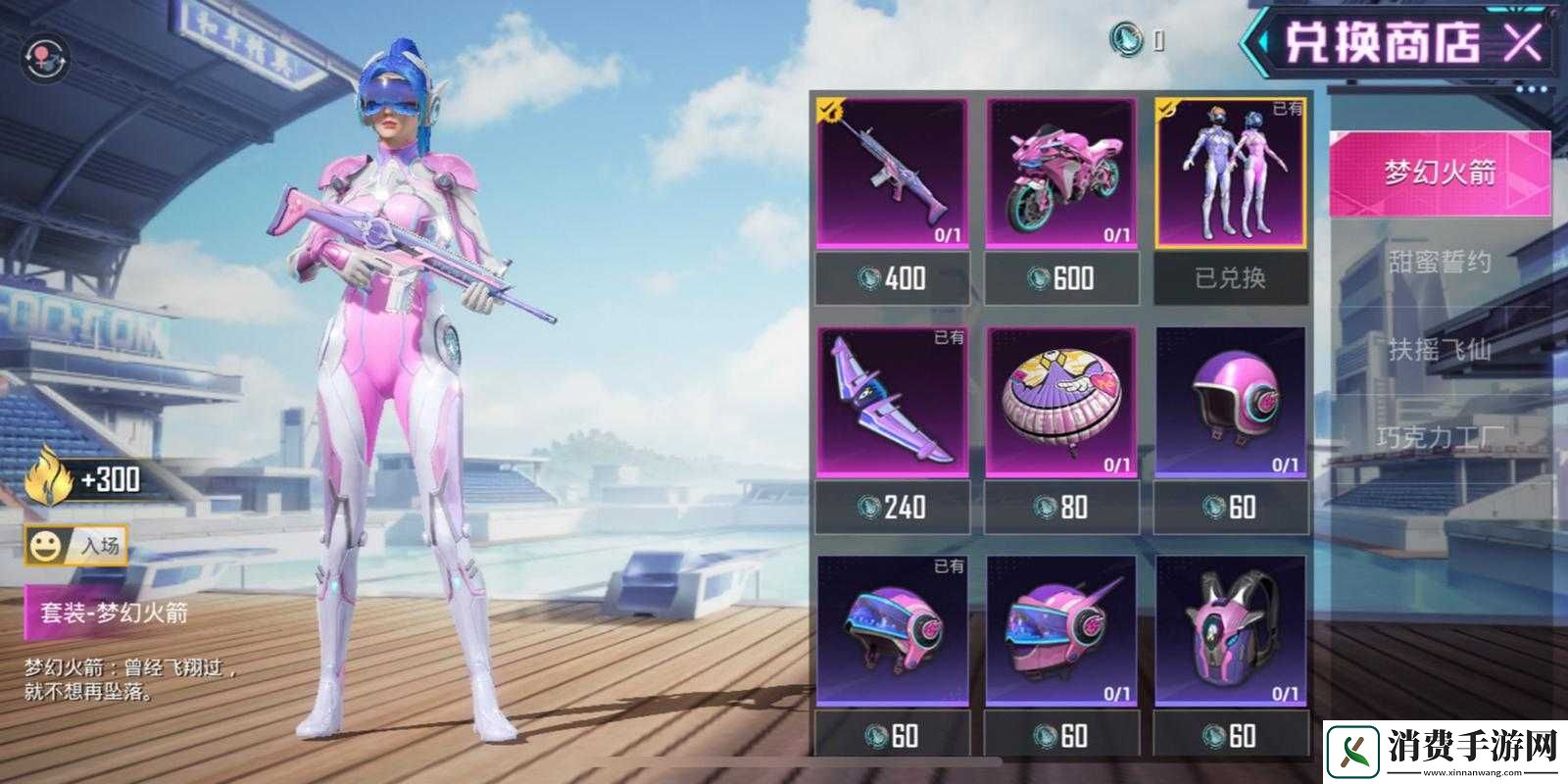Click the 已兑换 redeemed button
1568x784 pixels.
(x=1231, y=278)
